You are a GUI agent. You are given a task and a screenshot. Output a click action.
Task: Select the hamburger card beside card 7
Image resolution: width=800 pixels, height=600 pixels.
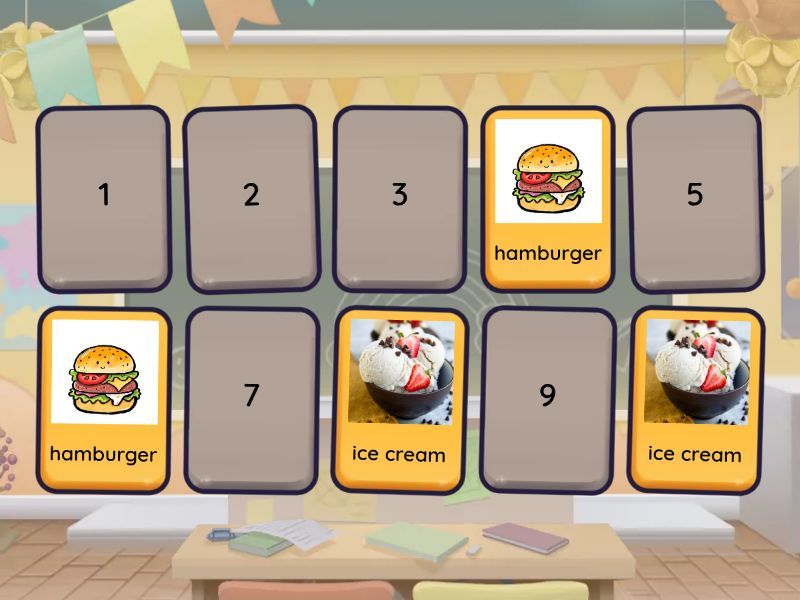click(x=103, y=398)
